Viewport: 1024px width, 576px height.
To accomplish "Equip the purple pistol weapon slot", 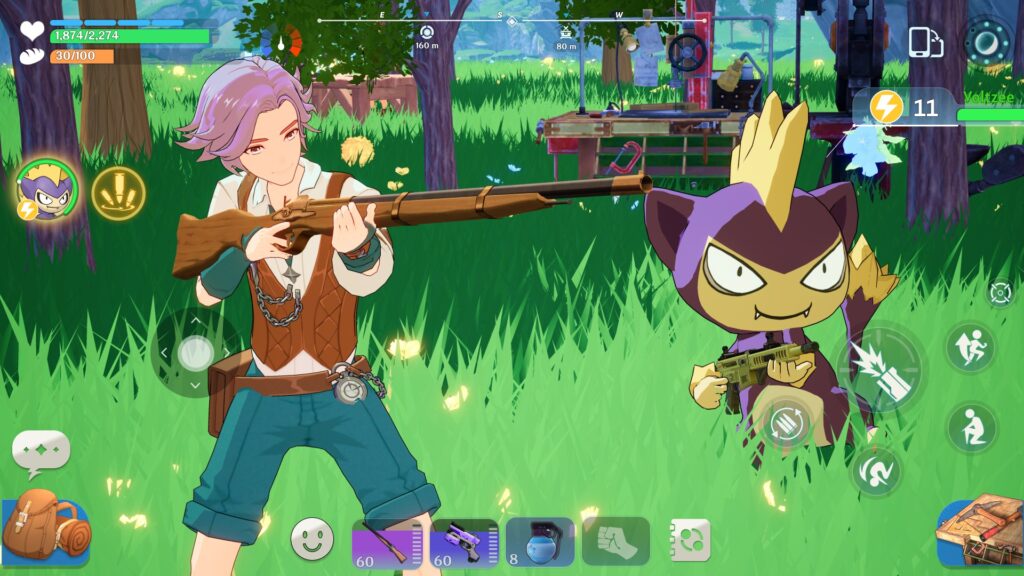I will [464, 543].
